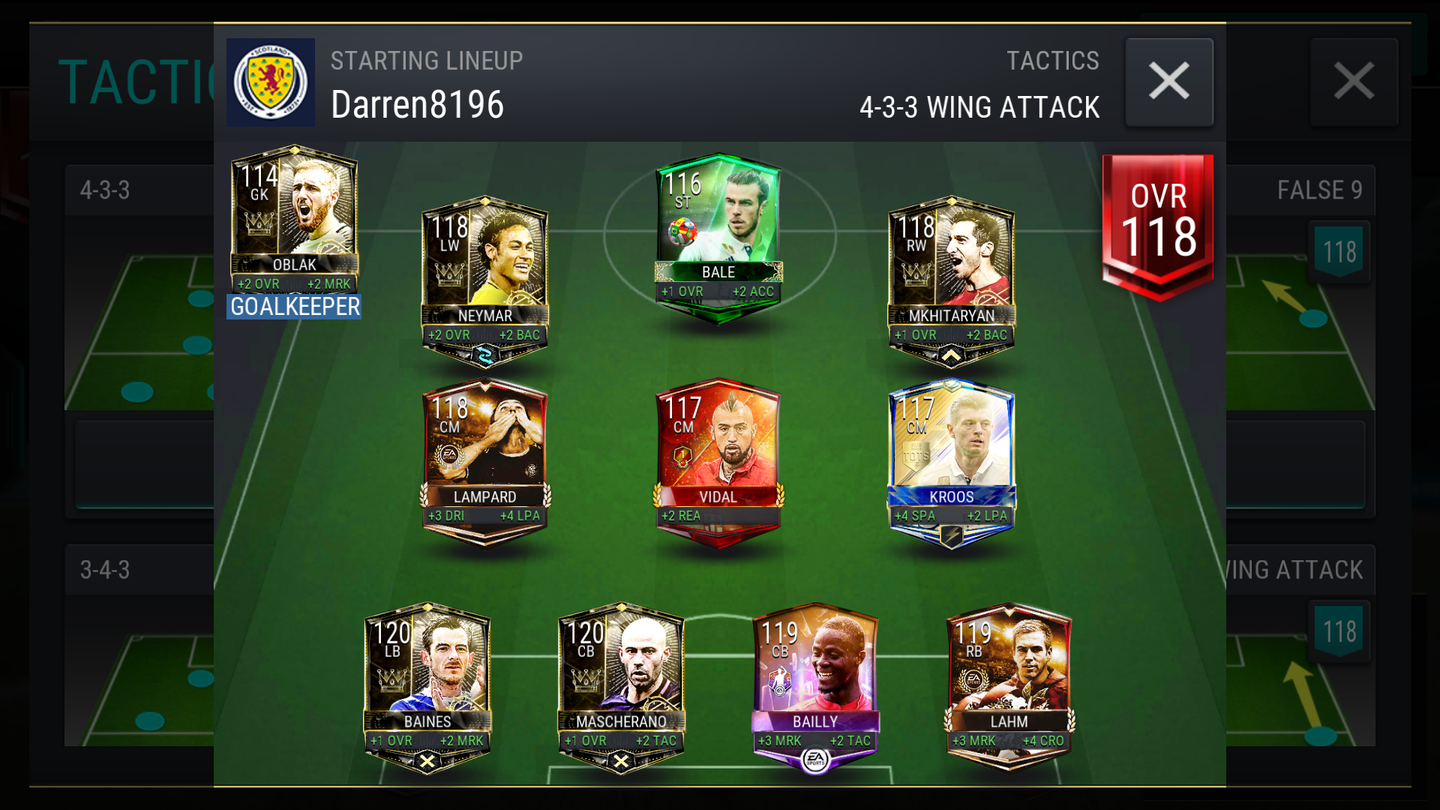Image resolution: width=1440 pixels, height=810 pixels.
Task: Click the X marker beneath Mascherano's card
Action: click(x=620, y=760)
